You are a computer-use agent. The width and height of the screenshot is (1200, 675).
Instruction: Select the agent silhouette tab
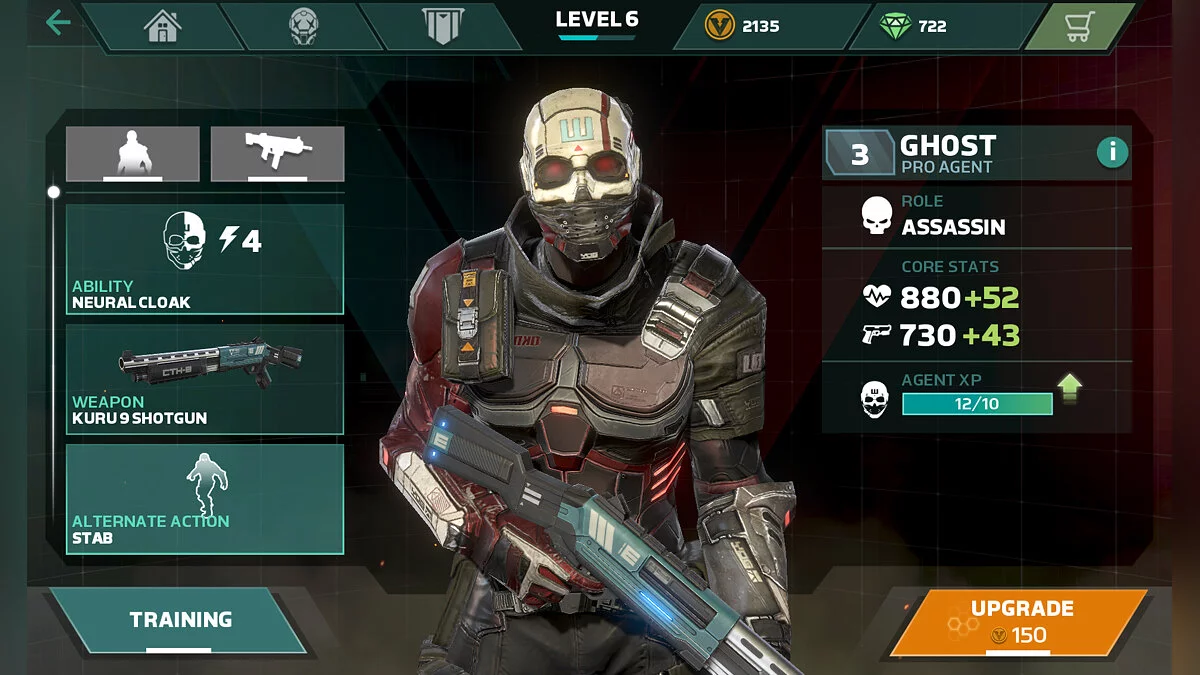coord(133,154)
